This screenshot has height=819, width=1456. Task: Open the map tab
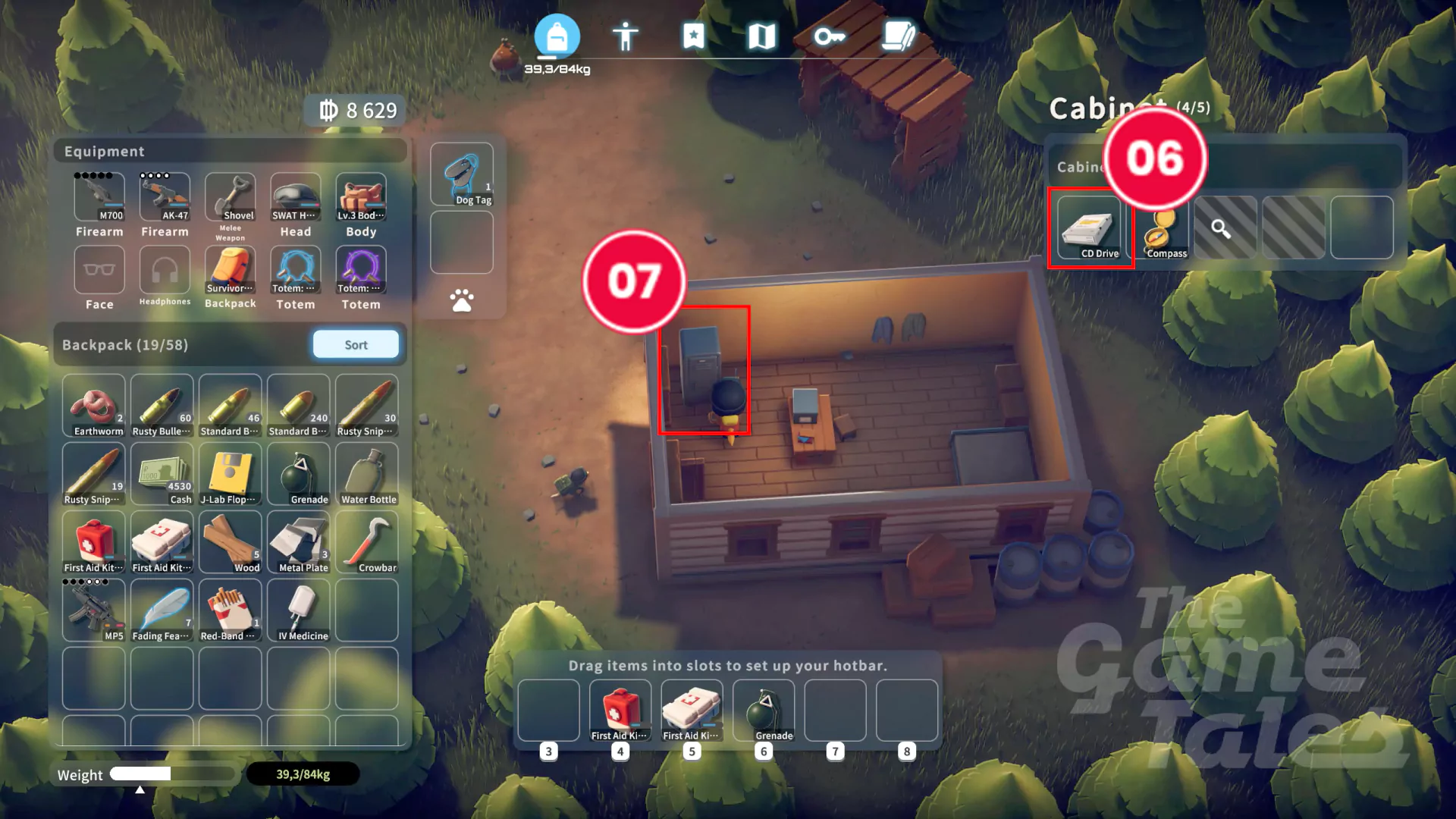[x=761, y=36]
